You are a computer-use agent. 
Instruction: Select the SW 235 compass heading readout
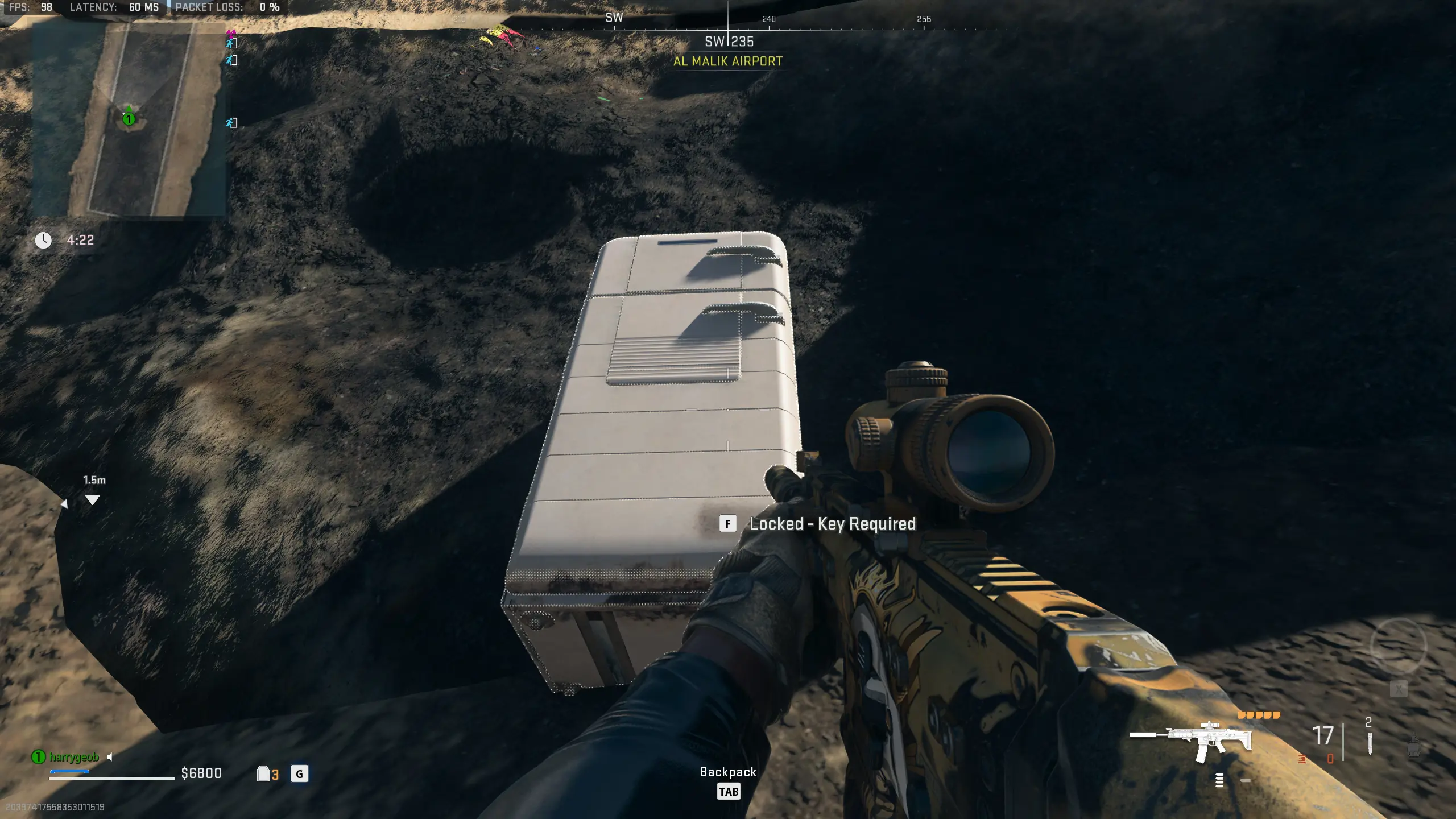click(729, 41)
